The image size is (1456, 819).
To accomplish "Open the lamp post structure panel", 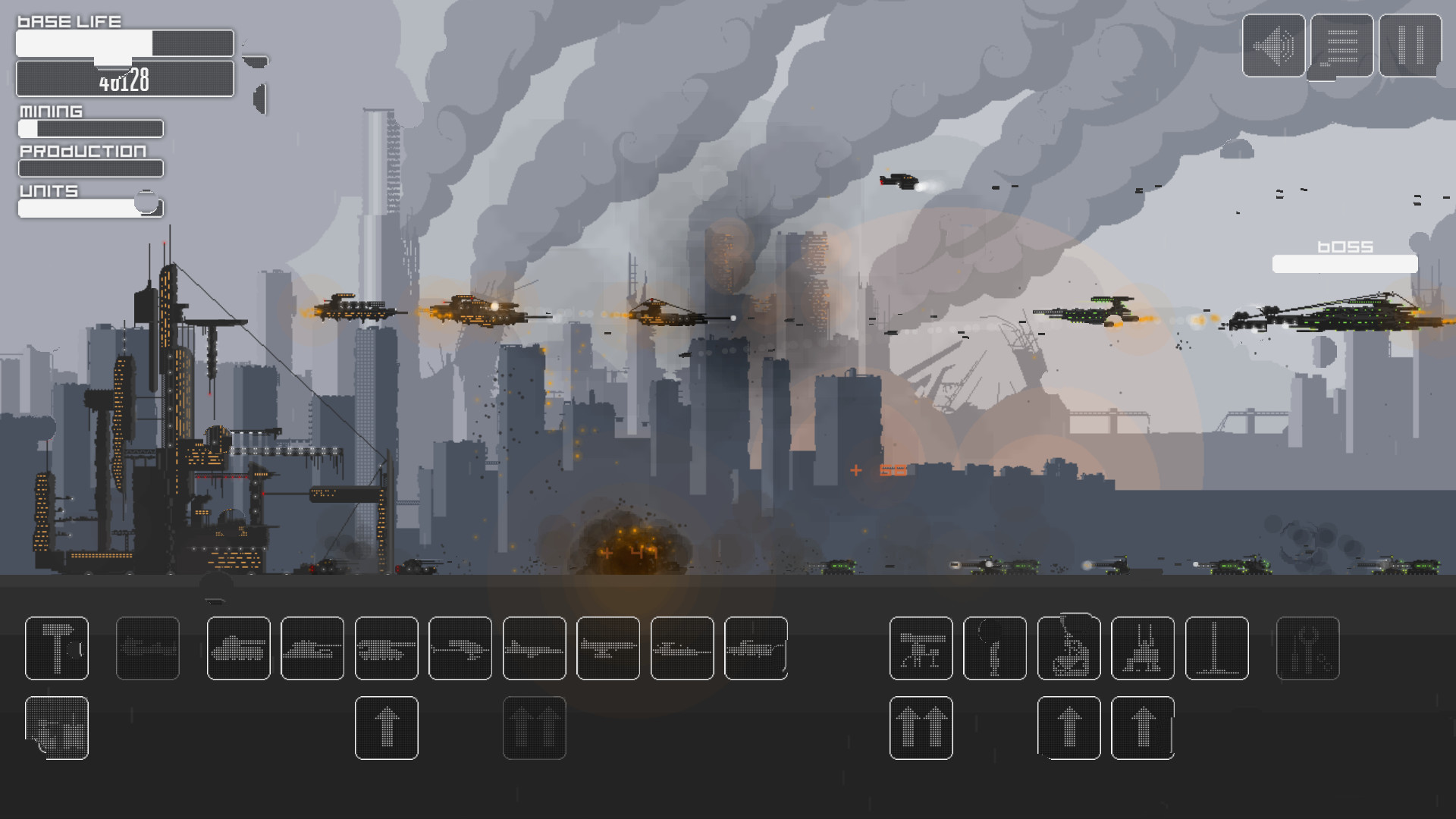I will tap(996, 650).
